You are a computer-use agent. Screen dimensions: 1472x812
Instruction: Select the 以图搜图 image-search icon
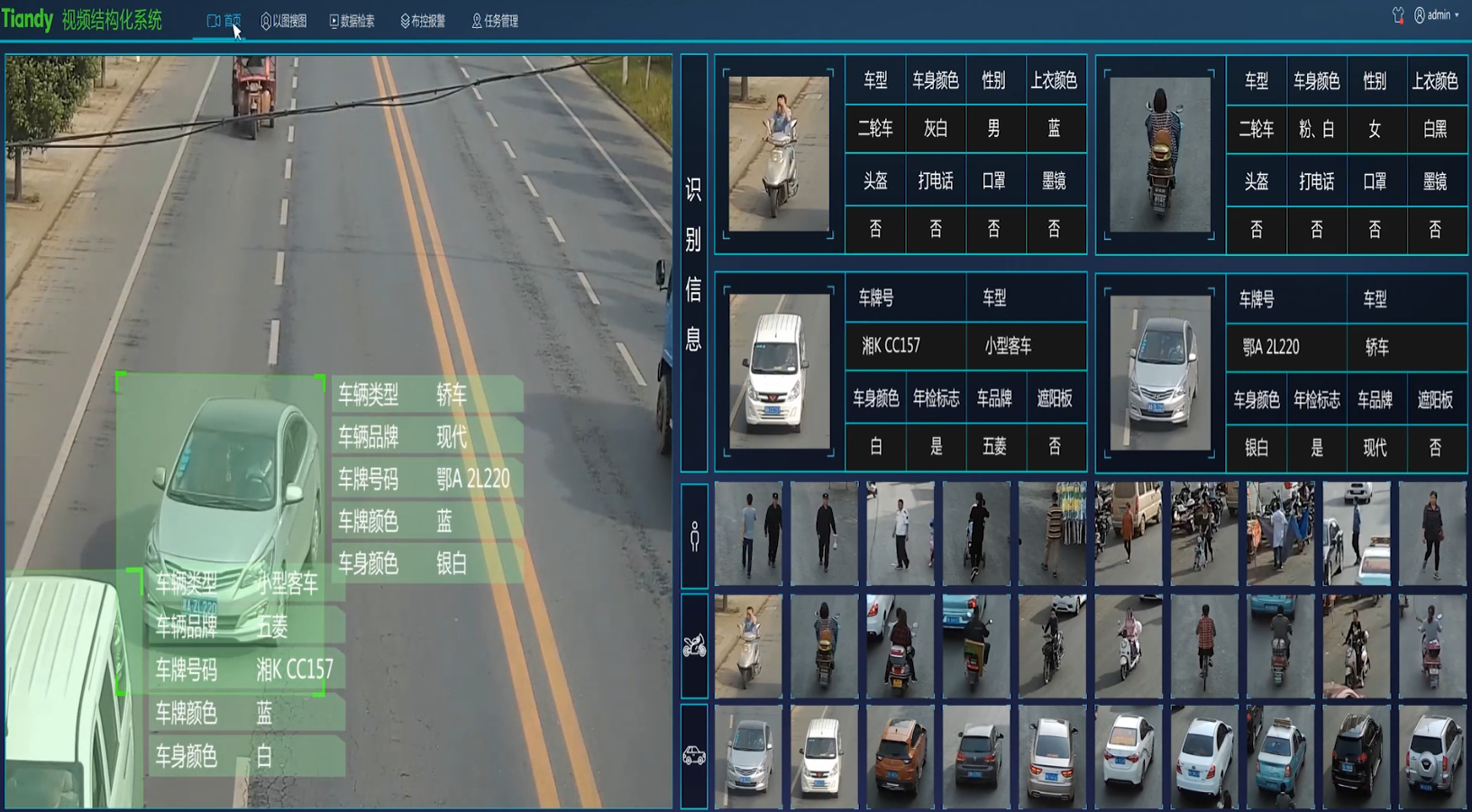coord(287,20)
